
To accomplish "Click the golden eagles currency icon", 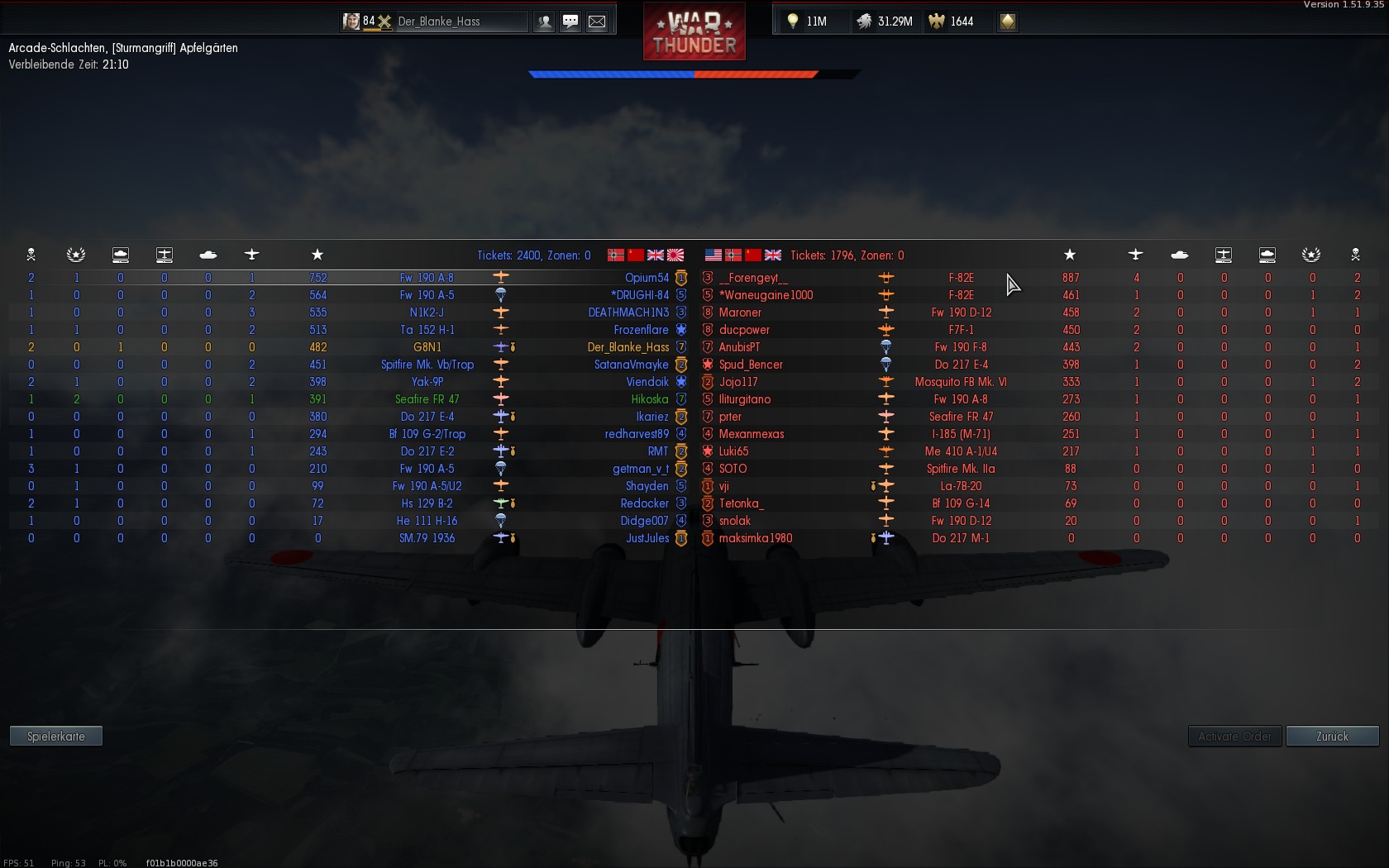I will pos(937,21).
